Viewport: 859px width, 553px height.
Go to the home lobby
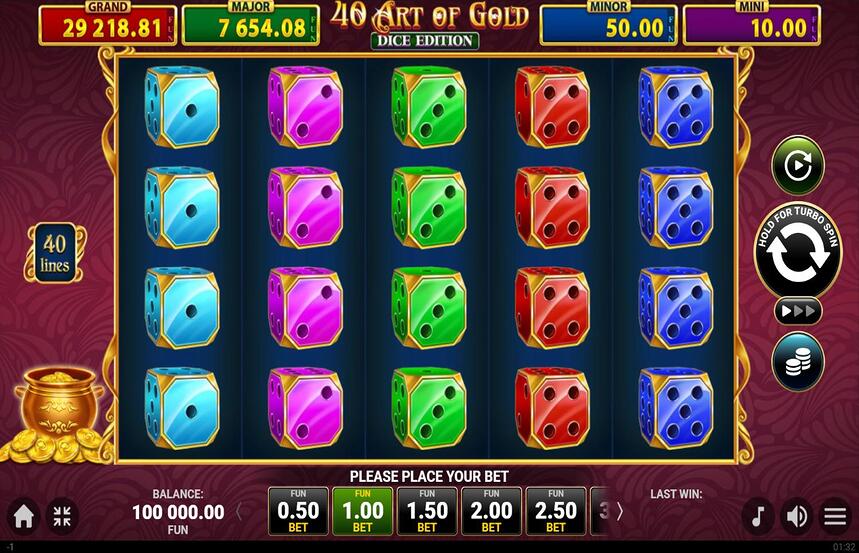24,516
